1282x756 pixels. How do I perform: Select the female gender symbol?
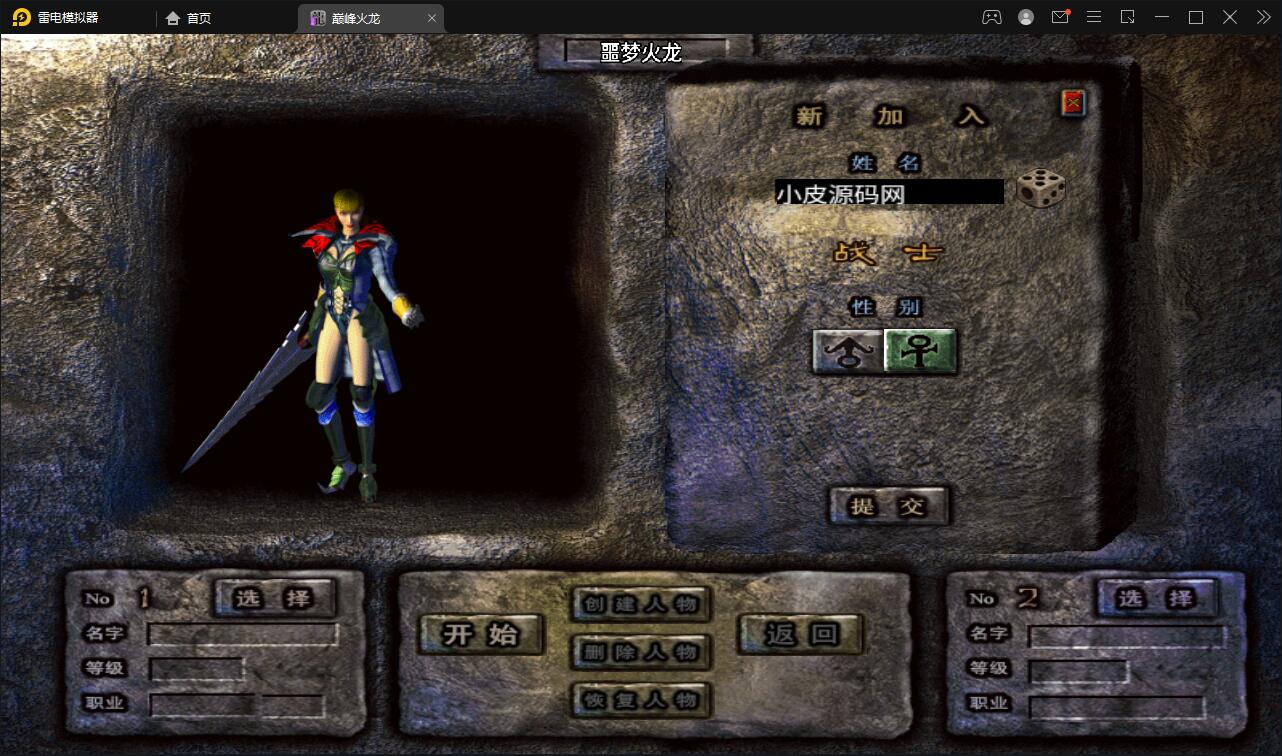918,352
